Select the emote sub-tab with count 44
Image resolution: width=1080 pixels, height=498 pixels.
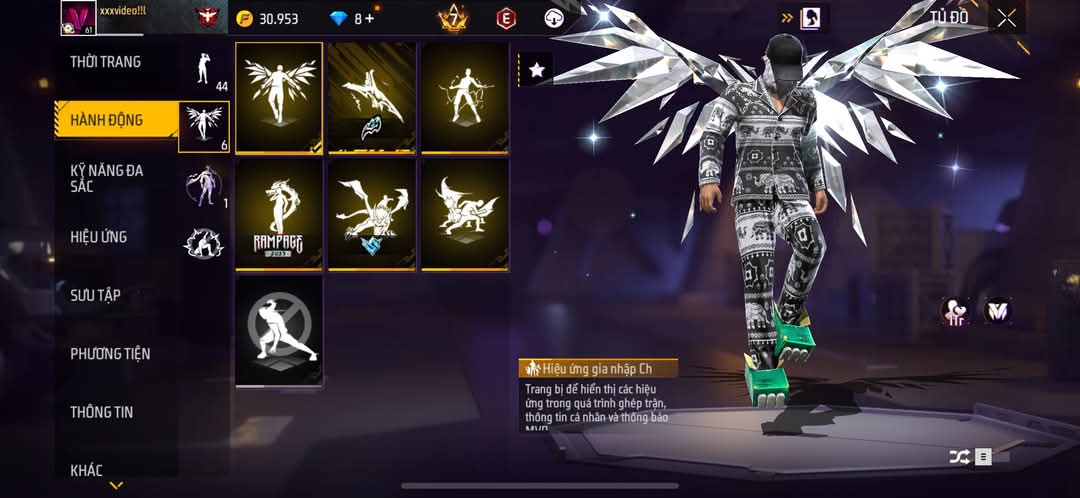[x=206, y=70]
